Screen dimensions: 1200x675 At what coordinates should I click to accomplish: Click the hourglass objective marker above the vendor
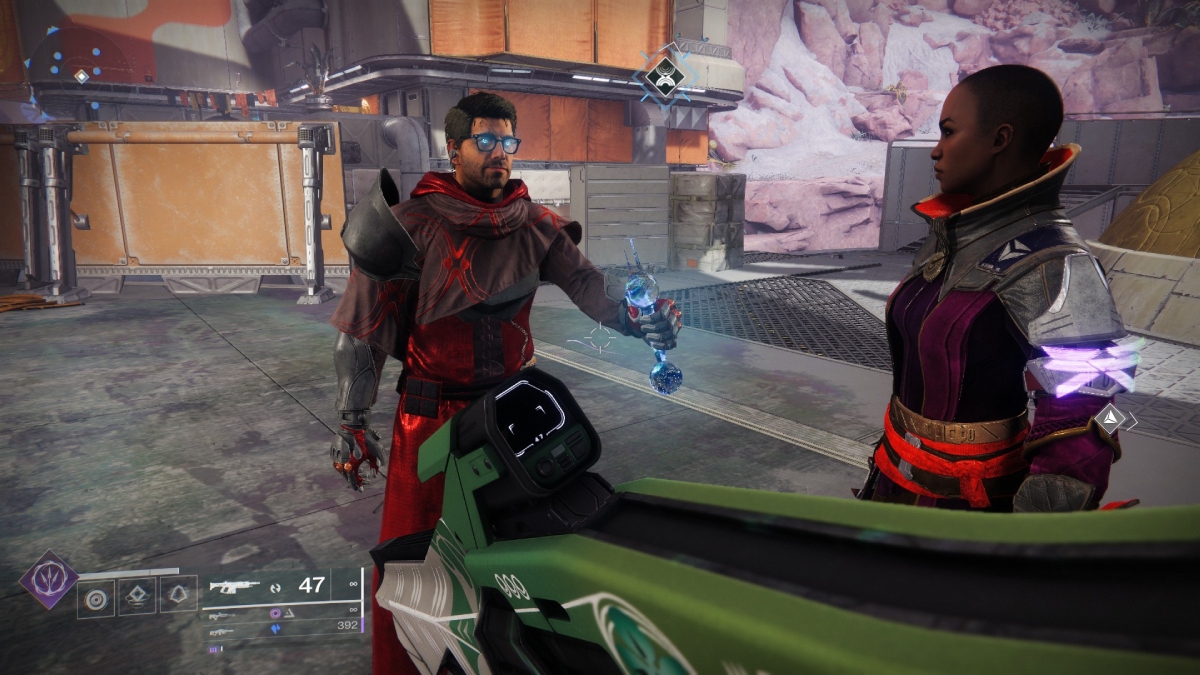665,74
